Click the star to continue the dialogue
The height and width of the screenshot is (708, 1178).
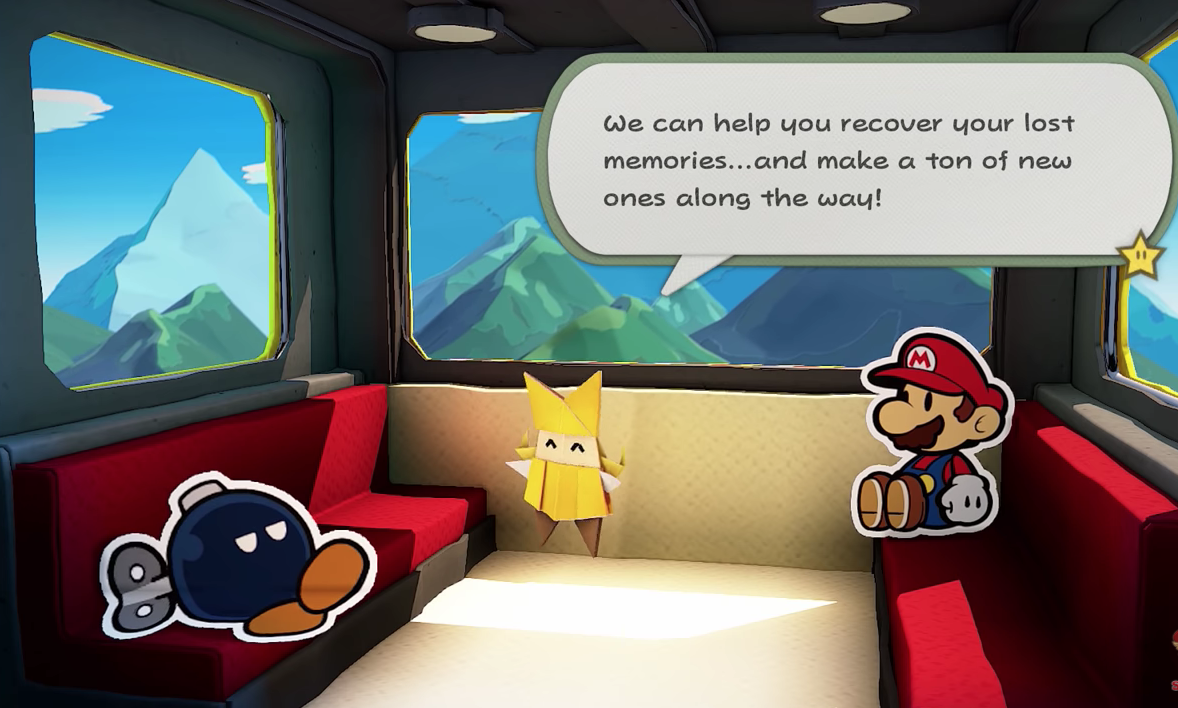coord(1139,258)
